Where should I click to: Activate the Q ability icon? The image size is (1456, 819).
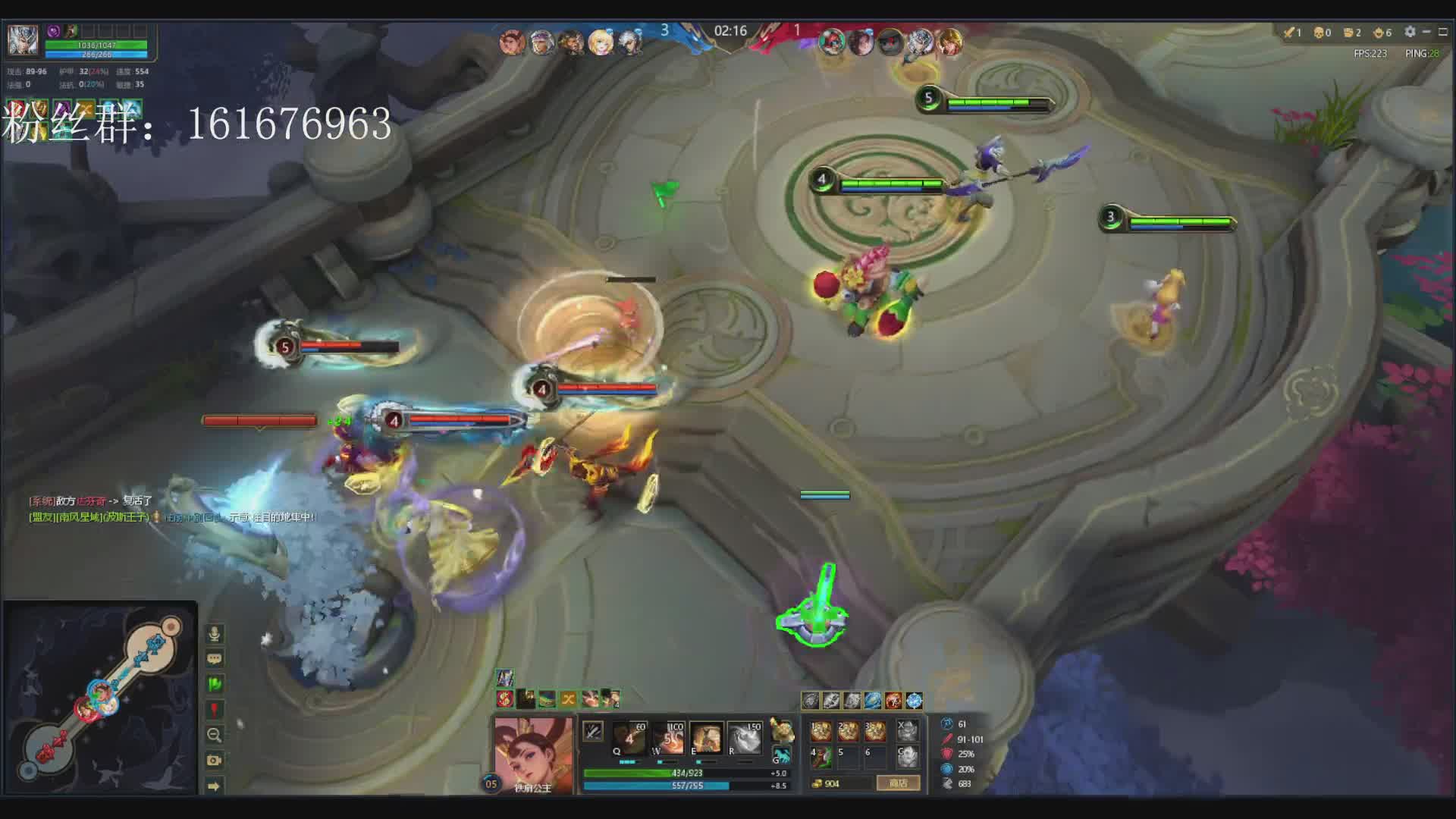point(629,736)
